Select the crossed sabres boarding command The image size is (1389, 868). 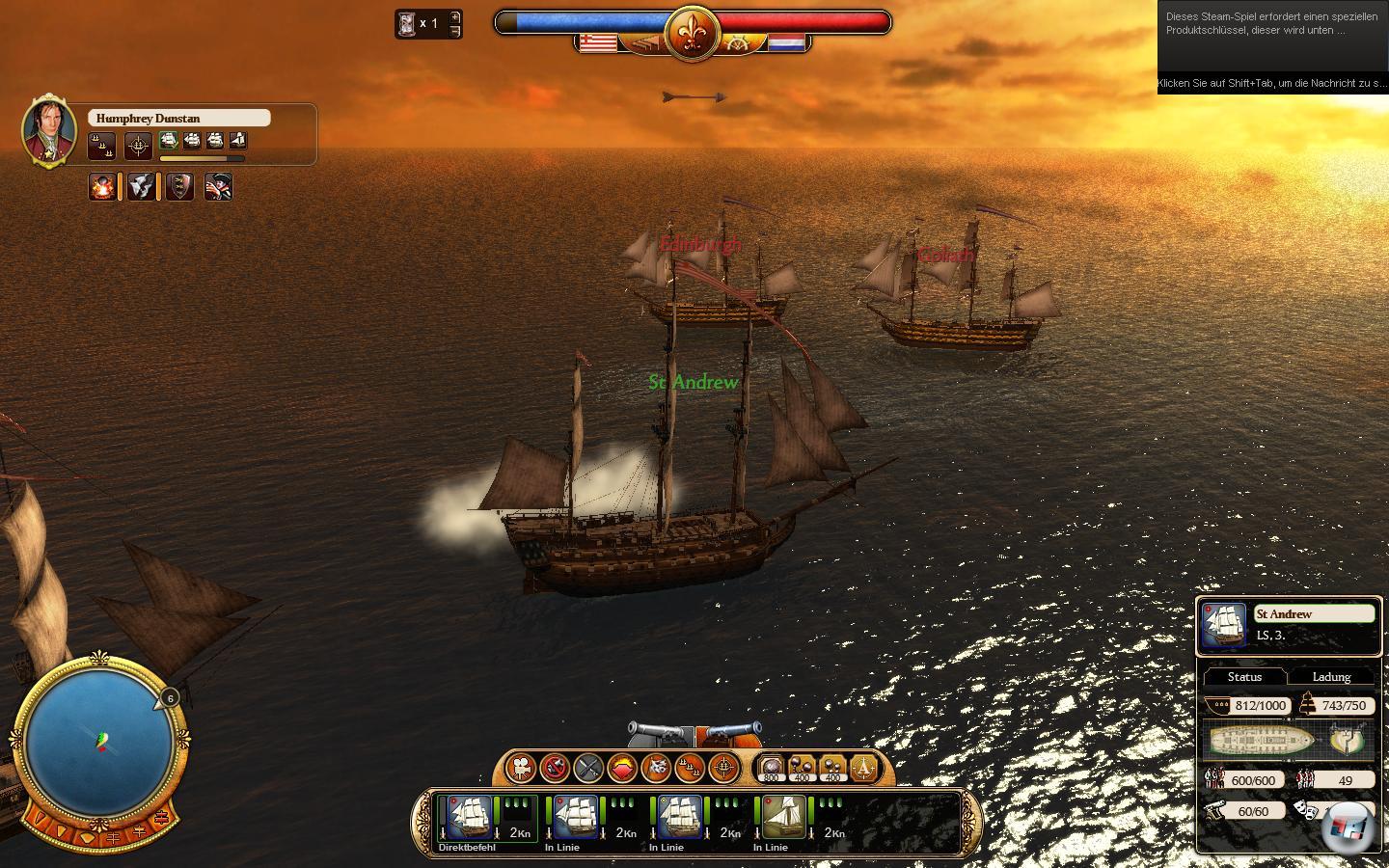point(588,768)
